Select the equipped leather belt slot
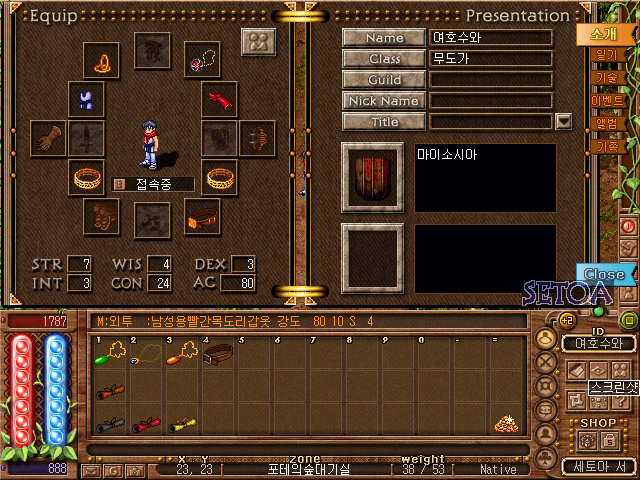 tap(203, 214)
